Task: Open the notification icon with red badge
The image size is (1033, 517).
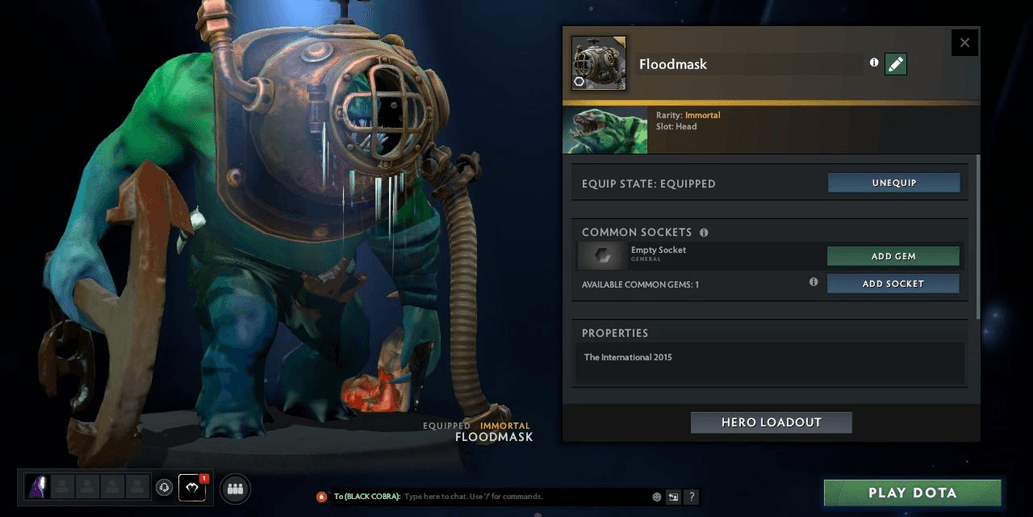Action: pyautogui.click(x=192, y=487)
